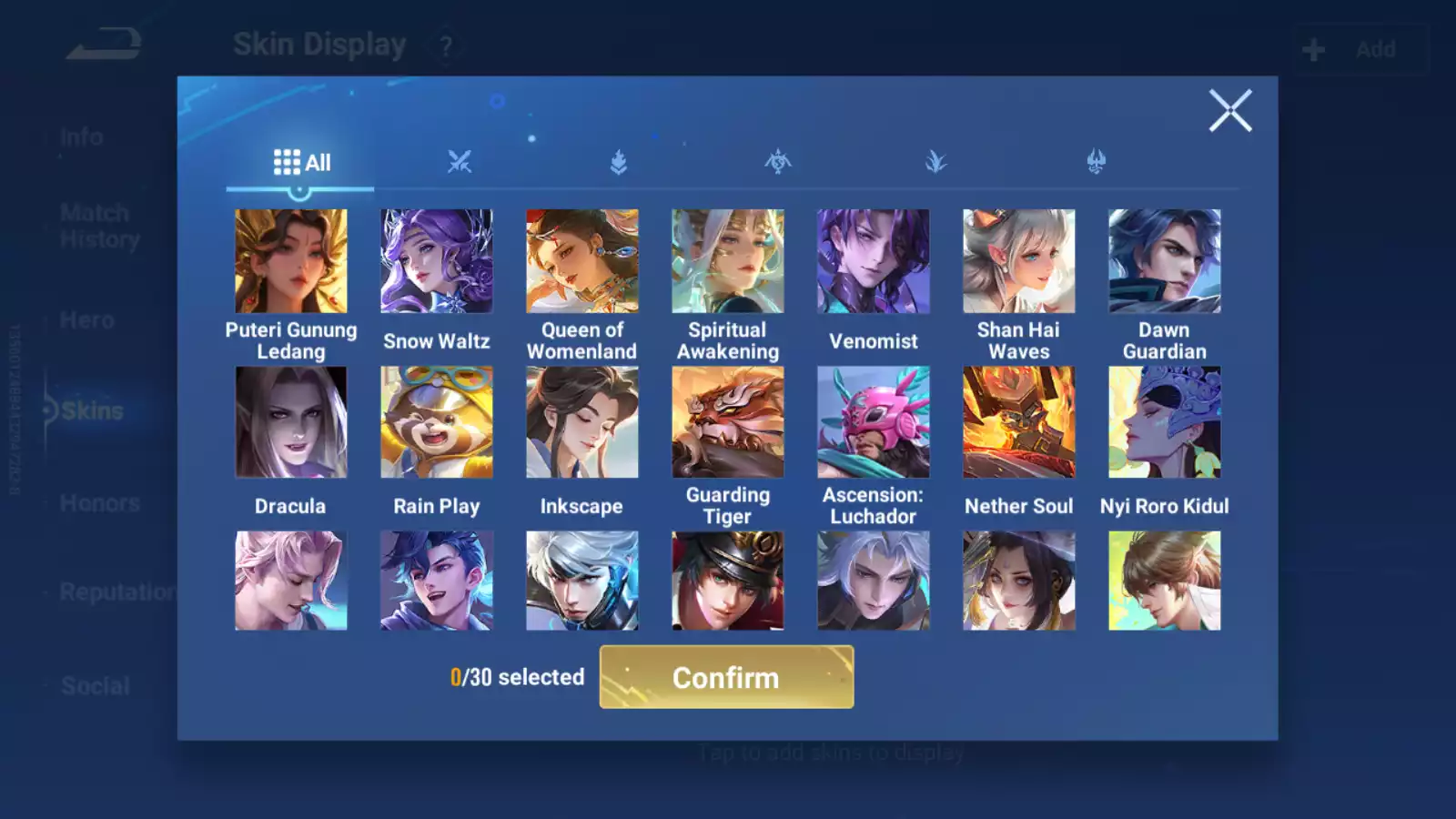Viewport: 1456px width, 819px height.
Task: Select the Ascension: Luchador skin
Action: click(874, 422)
